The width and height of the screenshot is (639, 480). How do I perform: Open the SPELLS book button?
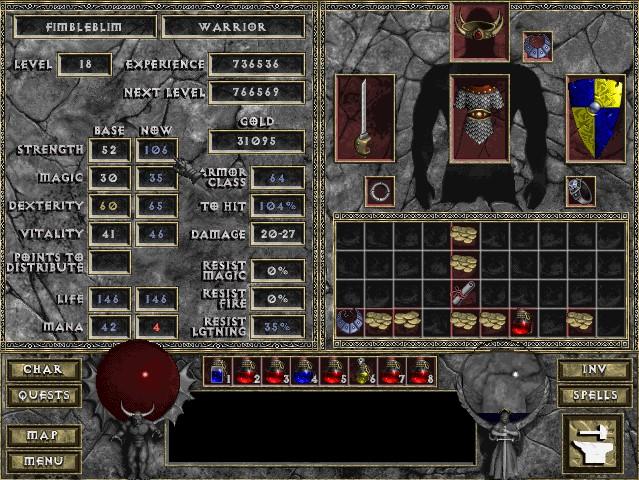click(594, 396)
